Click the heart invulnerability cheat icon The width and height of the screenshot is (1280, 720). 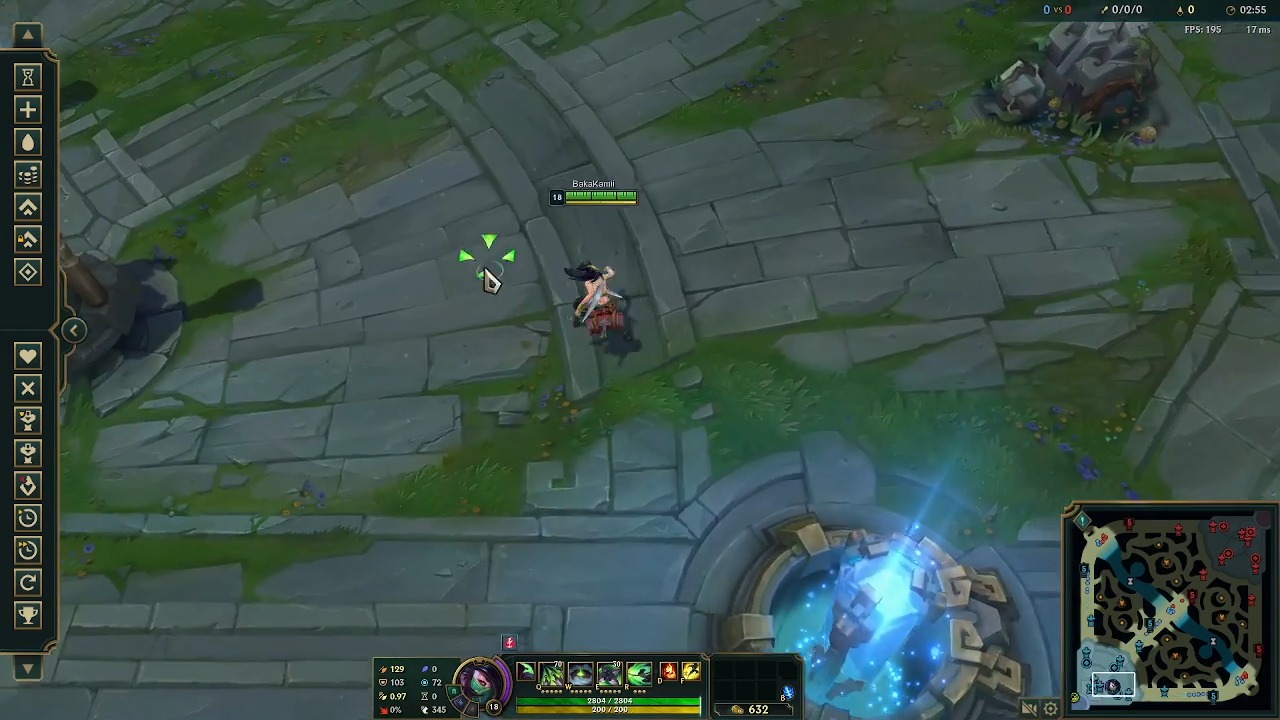[x=27, y=355]
